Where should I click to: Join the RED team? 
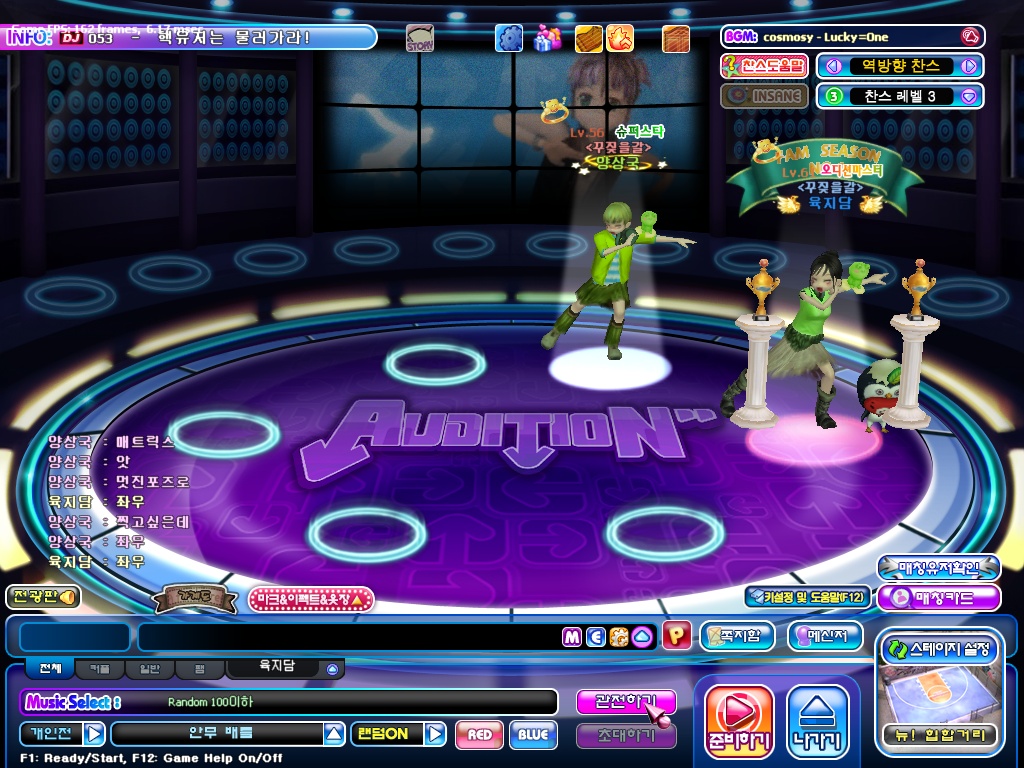[x=479, y=735]
